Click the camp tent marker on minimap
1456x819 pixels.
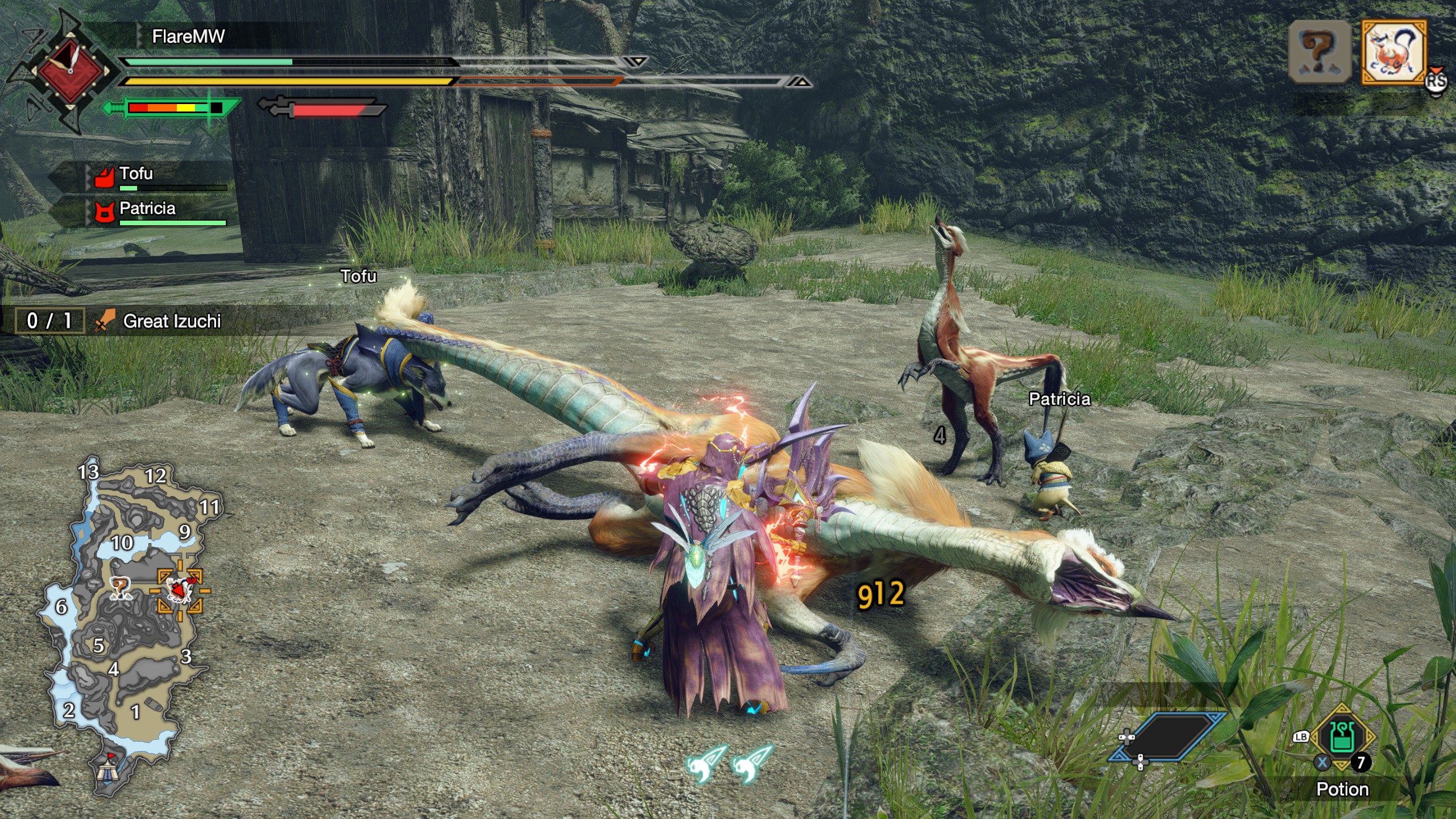click(106, 769)
